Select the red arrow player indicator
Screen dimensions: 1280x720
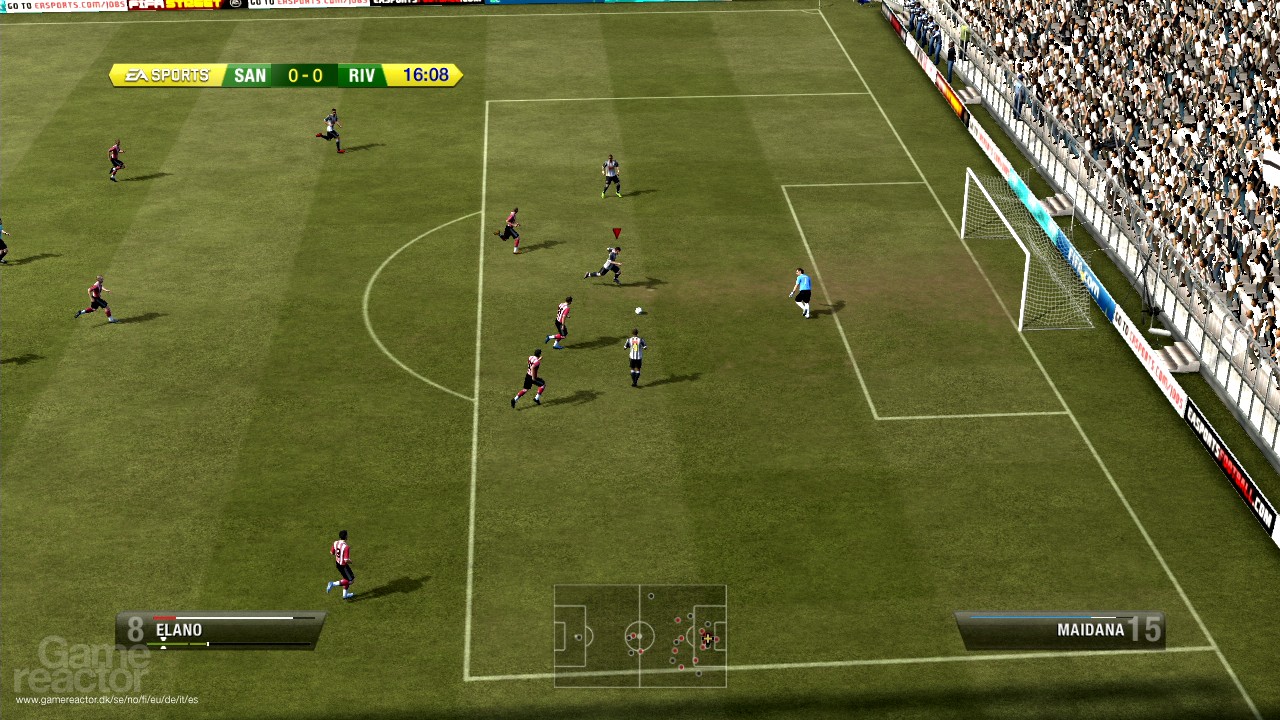[x=614, y=232]
